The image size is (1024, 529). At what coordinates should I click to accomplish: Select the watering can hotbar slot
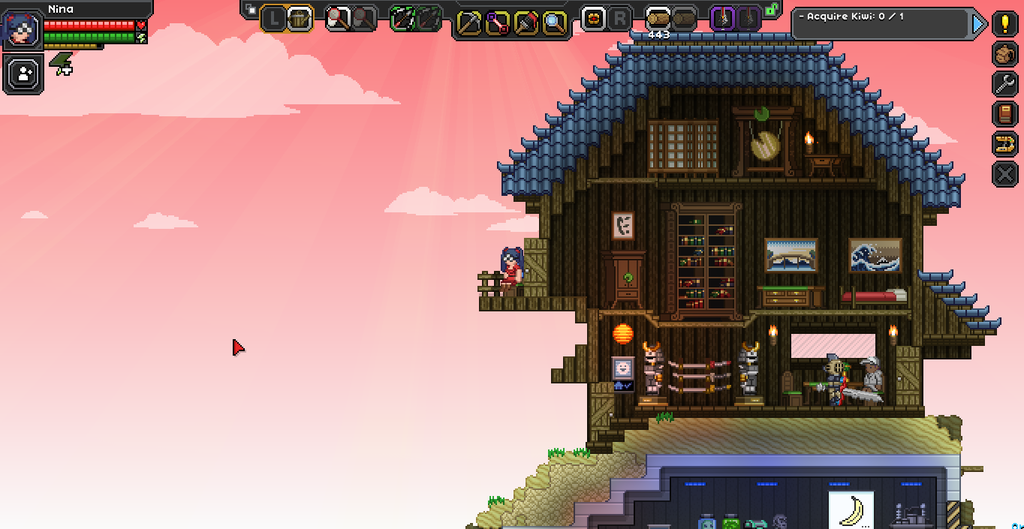click(x=300, y=18)
